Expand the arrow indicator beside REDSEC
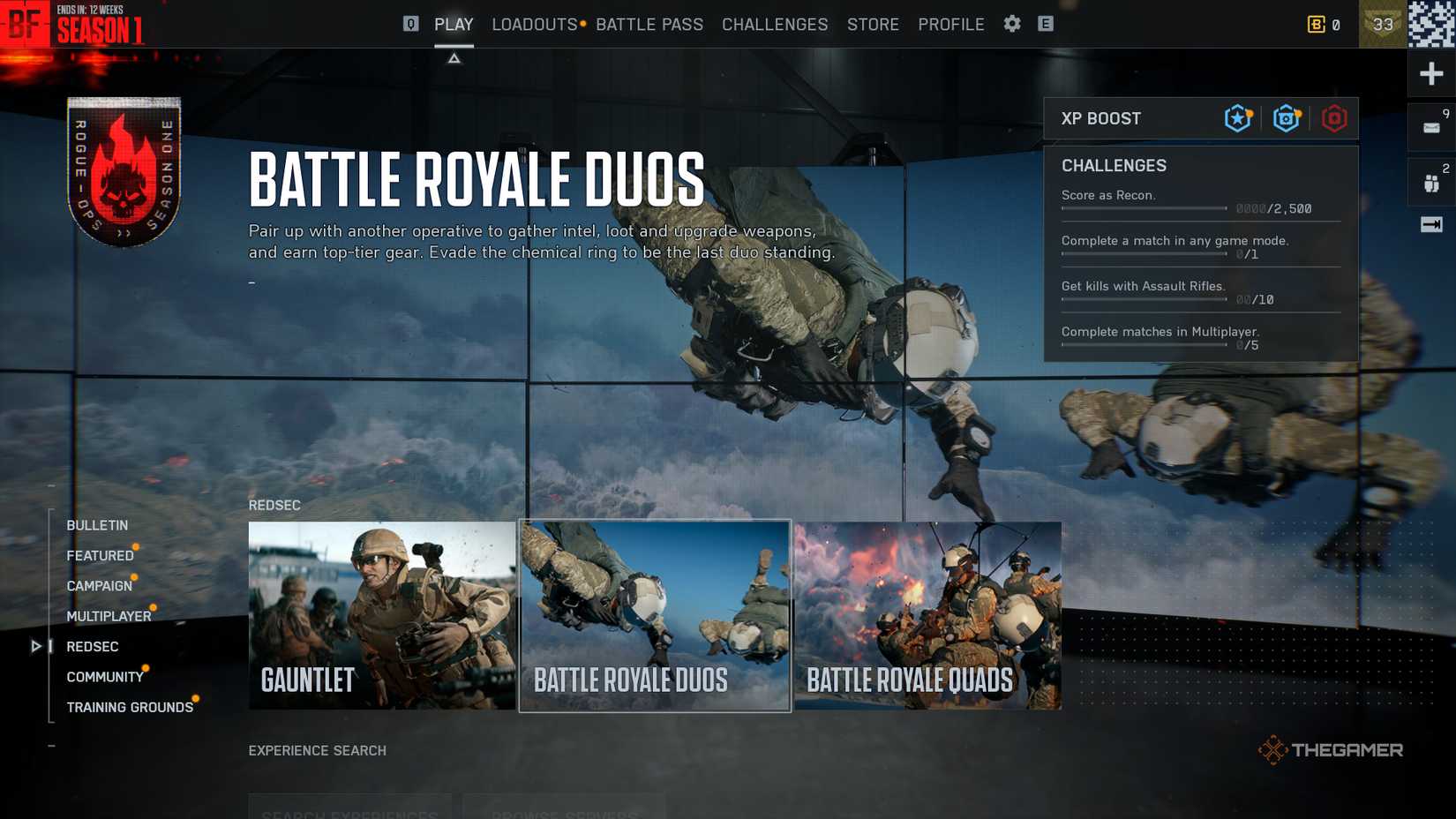Viewport: 1456px width, 819px height. click(x=36, y=646)
